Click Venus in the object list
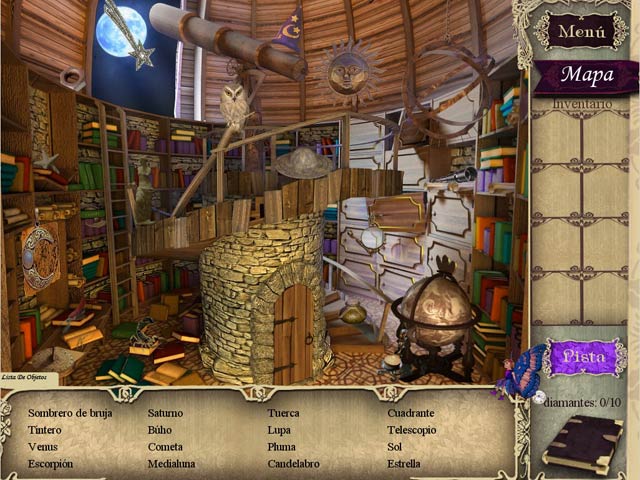 (x=43, y=447)
